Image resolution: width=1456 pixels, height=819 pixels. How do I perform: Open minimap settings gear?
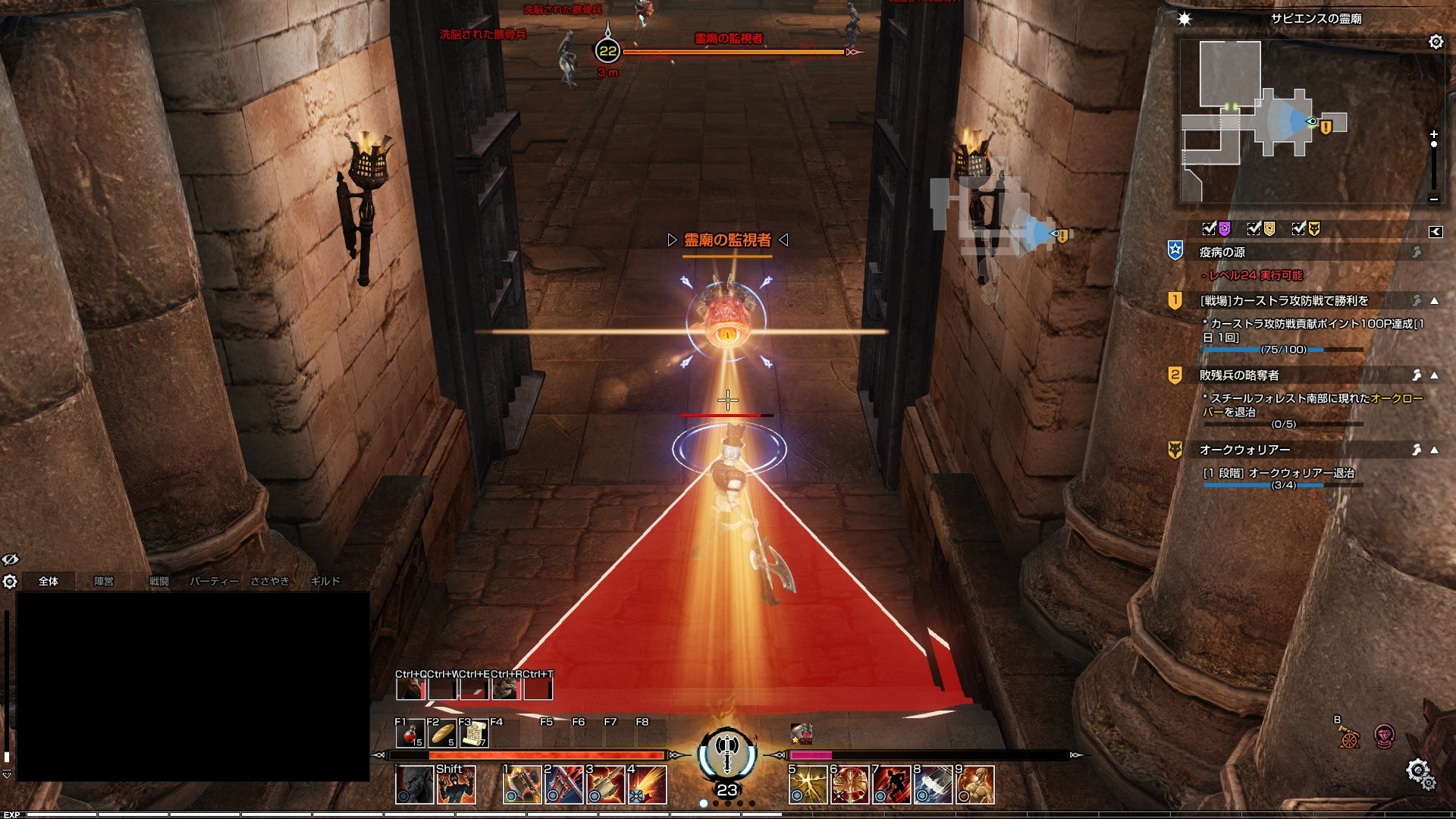pos(1436,42)
